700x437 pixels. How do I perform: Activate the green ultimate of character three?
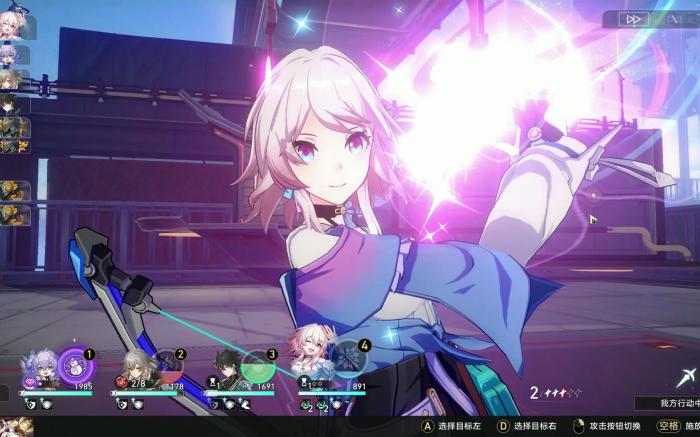(x=257, y=365)
